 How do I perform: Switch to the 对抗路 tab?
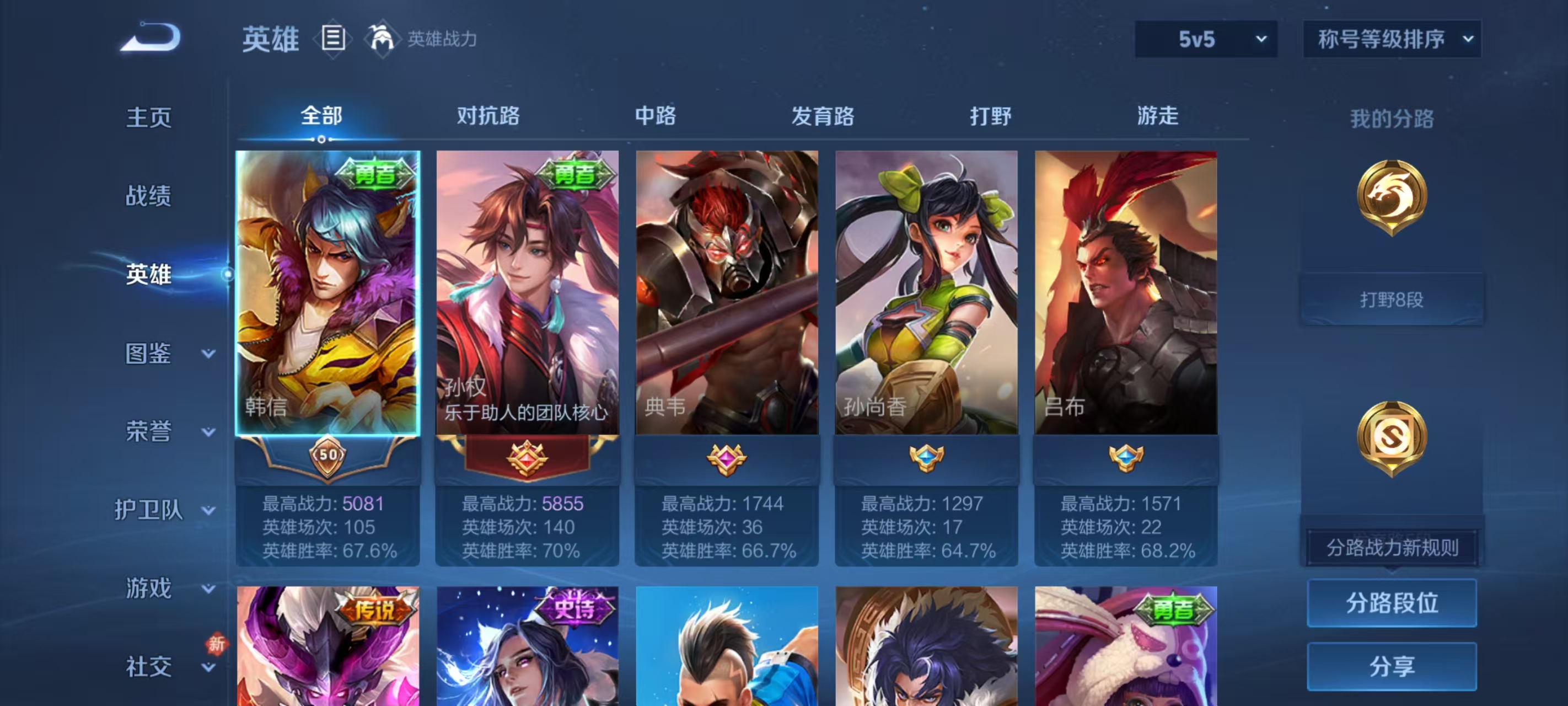[x=487, y=116]
